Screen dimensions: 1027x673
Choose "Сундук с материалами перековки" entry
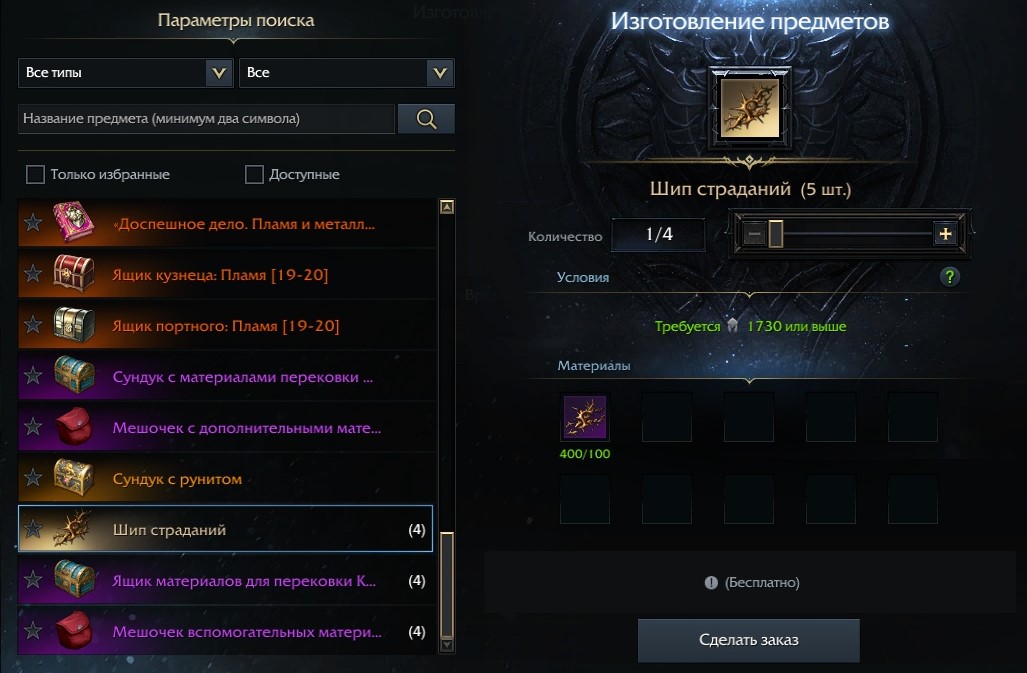click(x=243, y=378)
